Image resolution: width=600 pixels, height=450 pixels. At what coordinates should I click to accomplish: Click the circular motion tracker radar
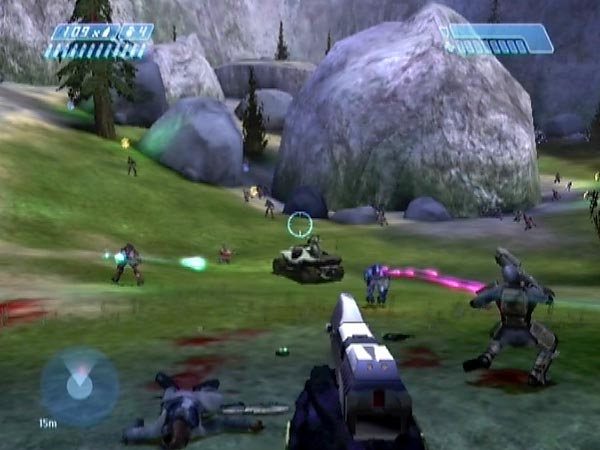coord(79,387)
